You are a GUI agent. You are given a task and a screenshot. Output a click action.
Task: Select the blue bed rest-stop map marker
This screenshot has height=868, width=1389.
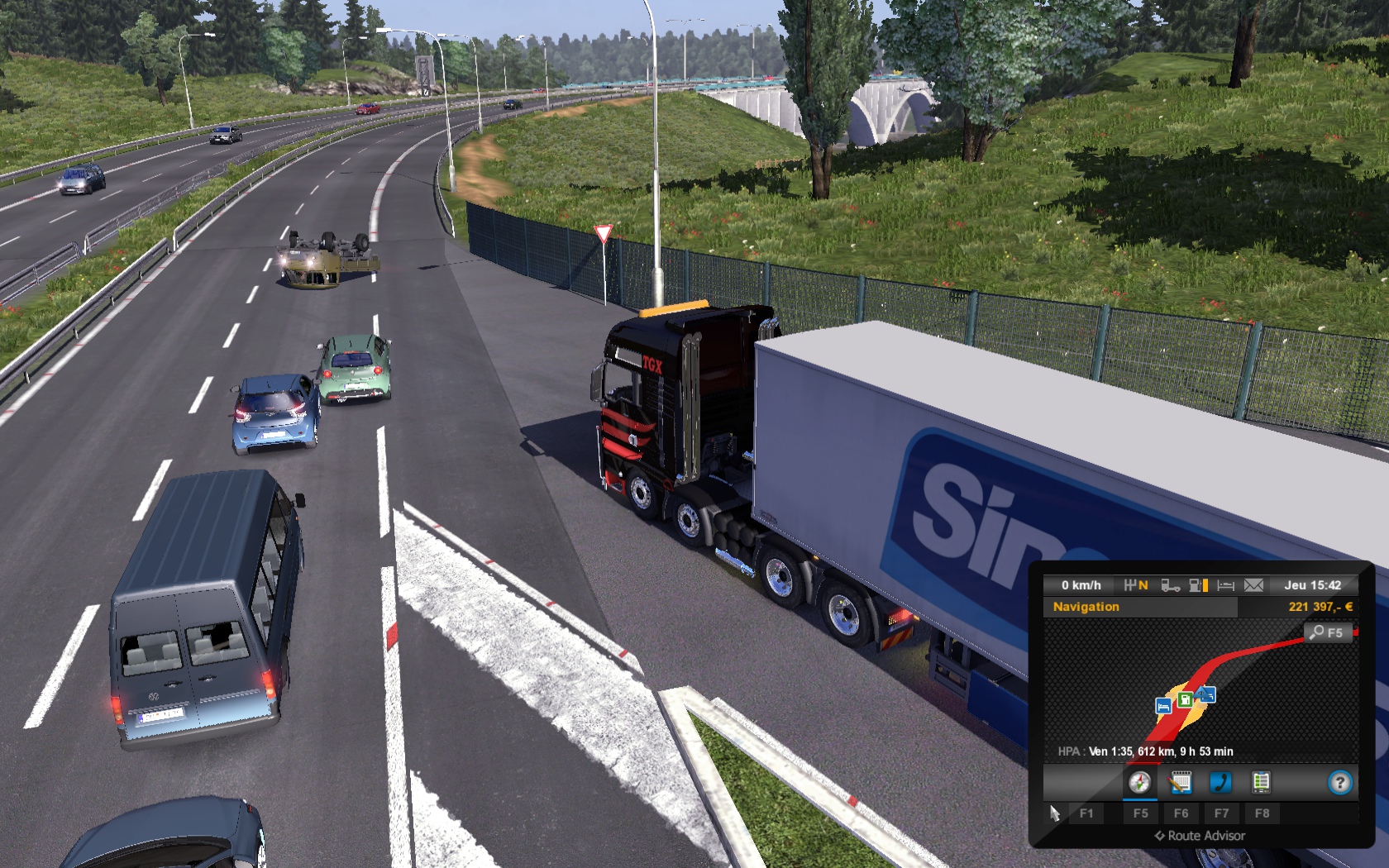pos(1163,707)
